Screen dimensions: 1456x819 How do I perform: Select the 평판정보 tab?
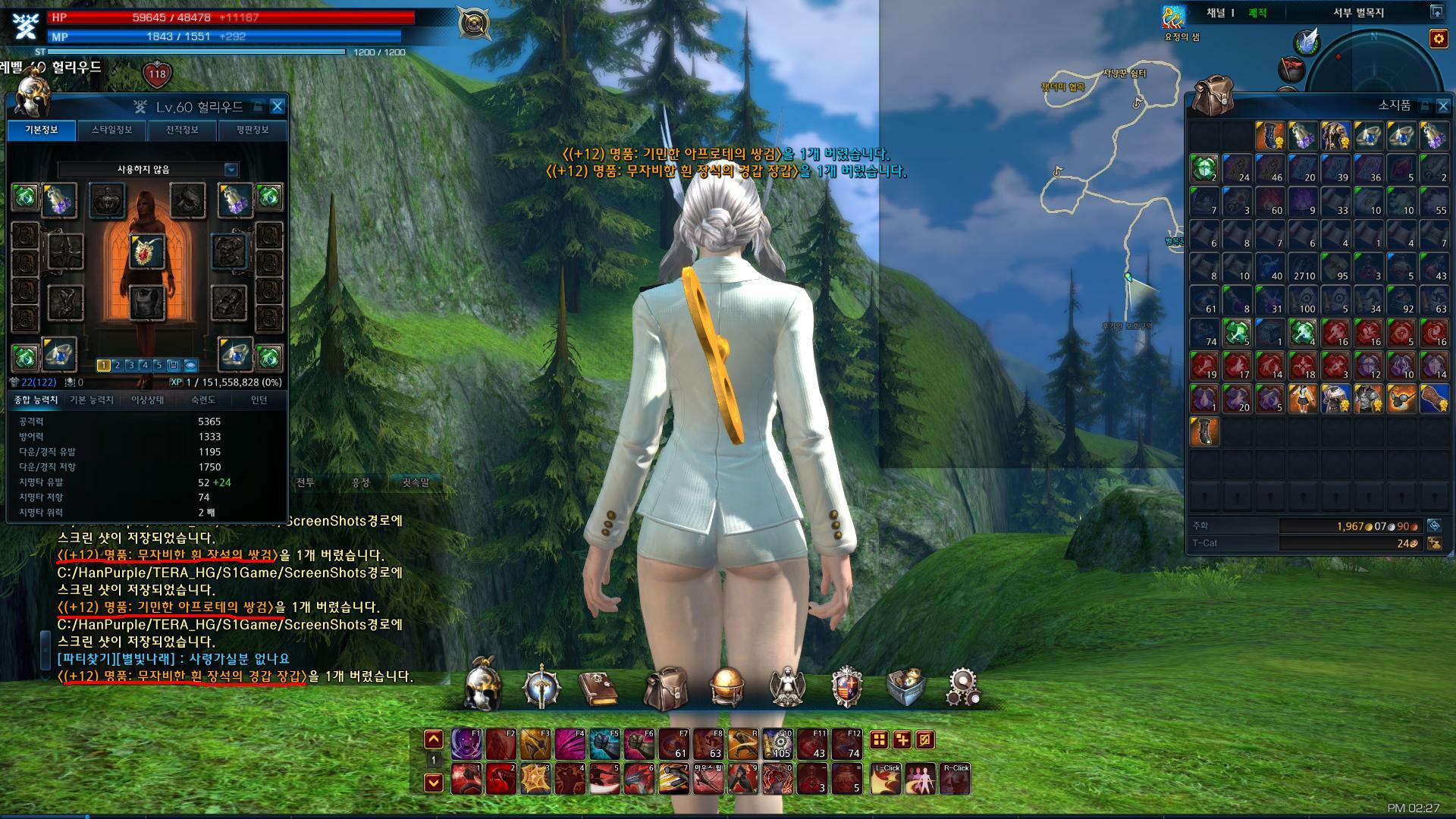point(253,130)
